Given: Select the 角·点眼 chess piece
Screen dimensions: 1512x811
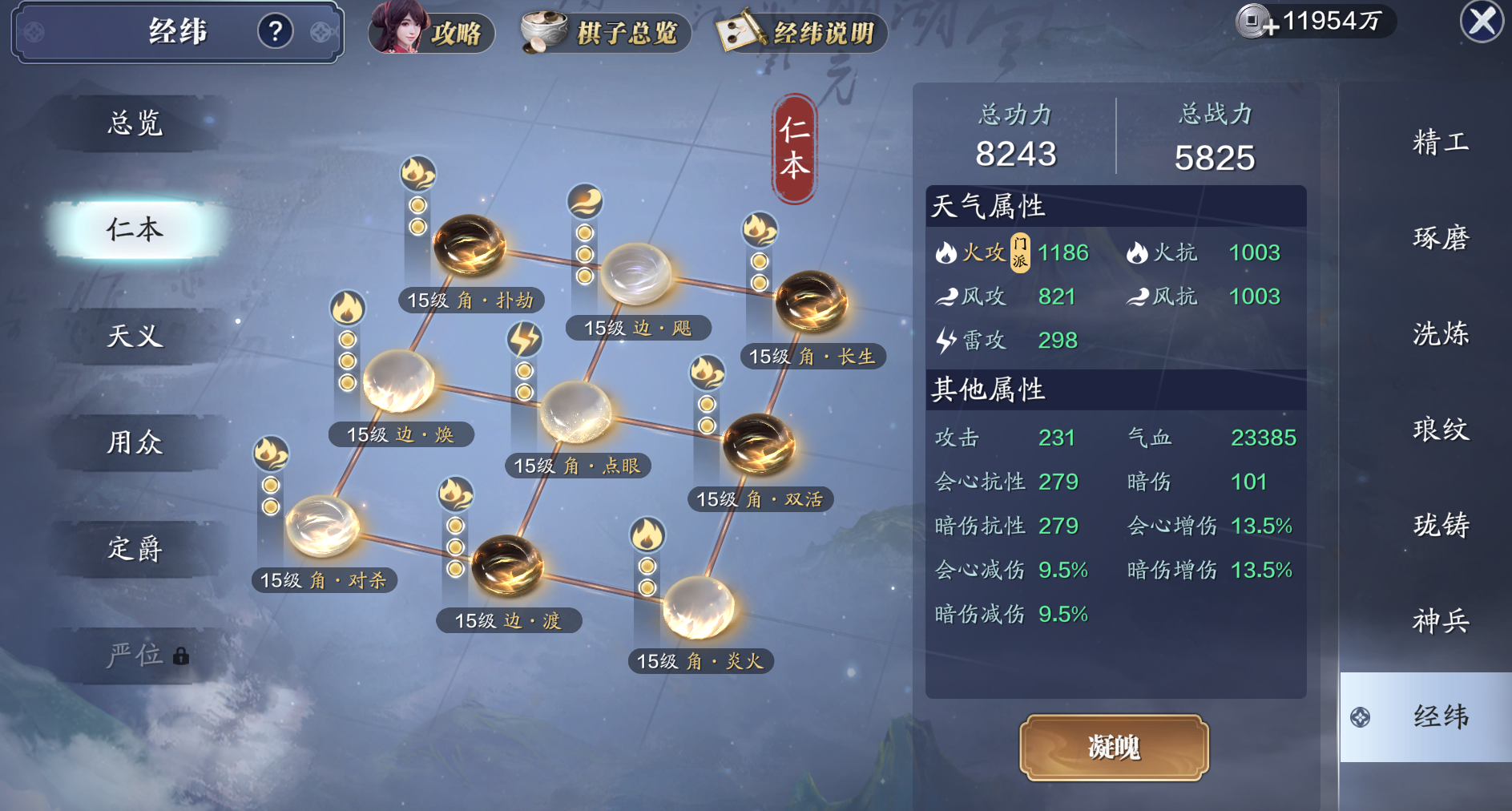Looking at the screenshot, I should [575, 412].
